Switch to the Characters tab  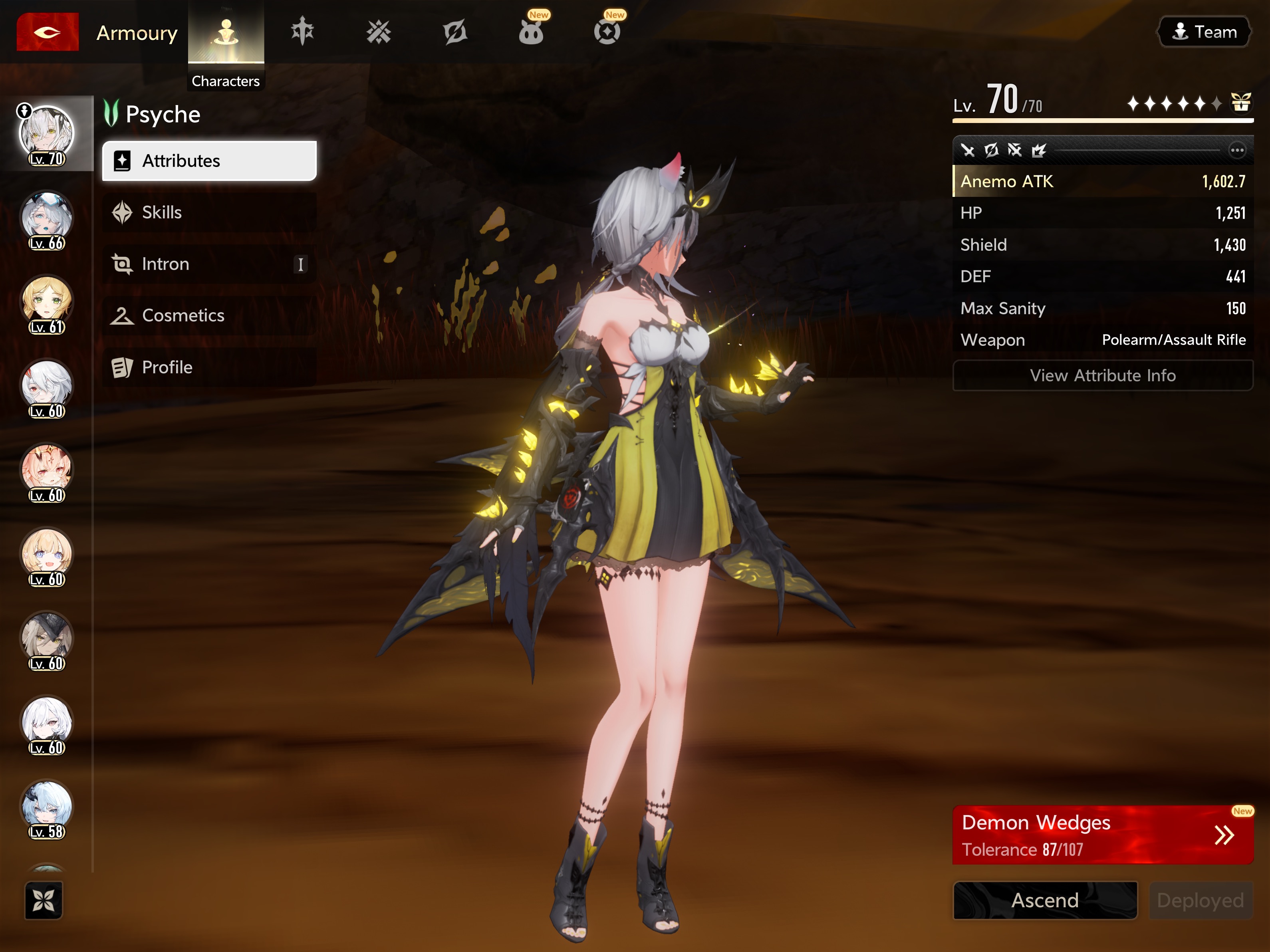tap(226, 33)
